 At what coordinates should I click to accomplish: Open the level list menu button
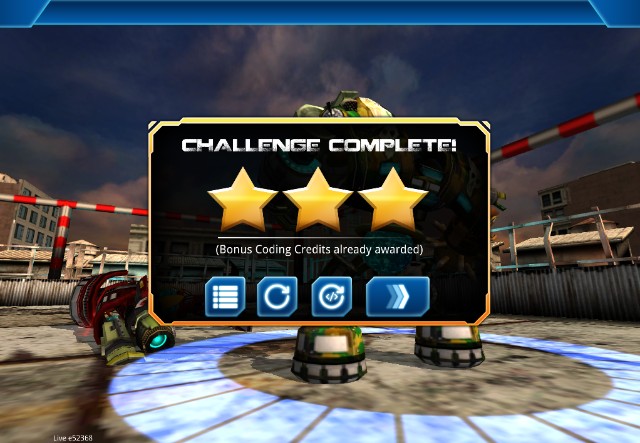click(225, 297)
